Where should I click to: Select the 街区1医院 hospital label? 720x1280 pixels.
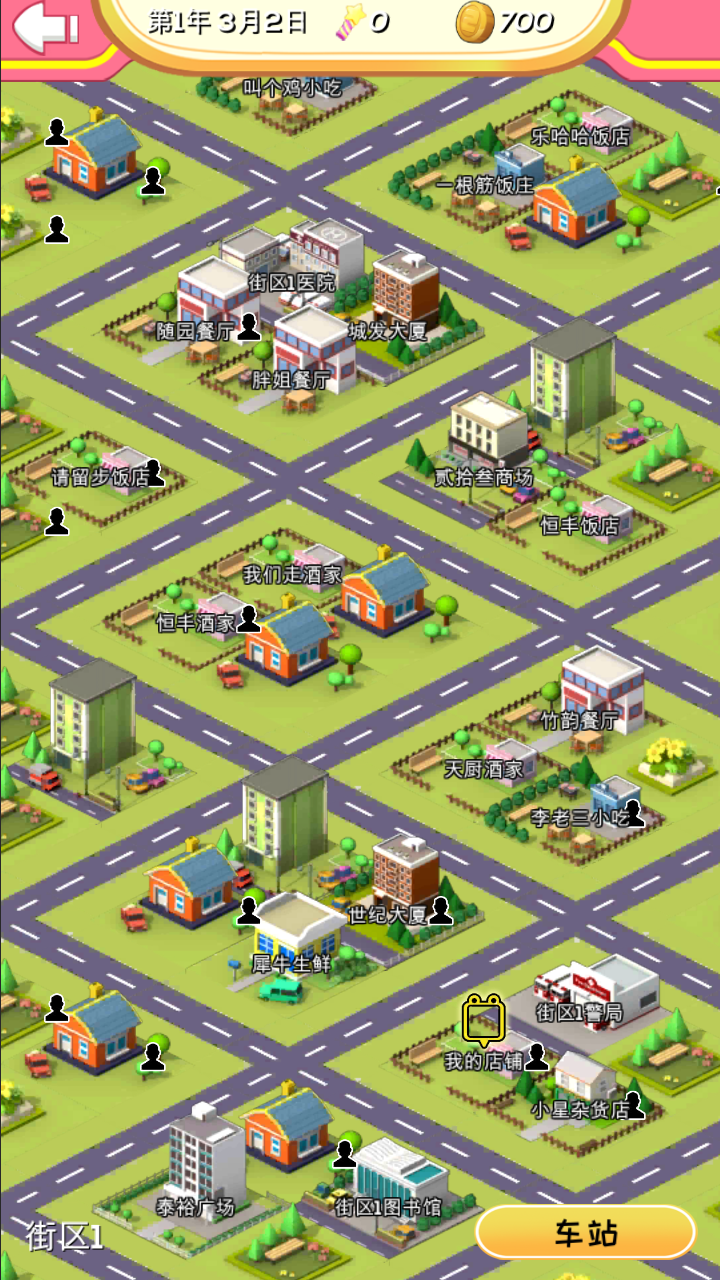tap(292, 283)
